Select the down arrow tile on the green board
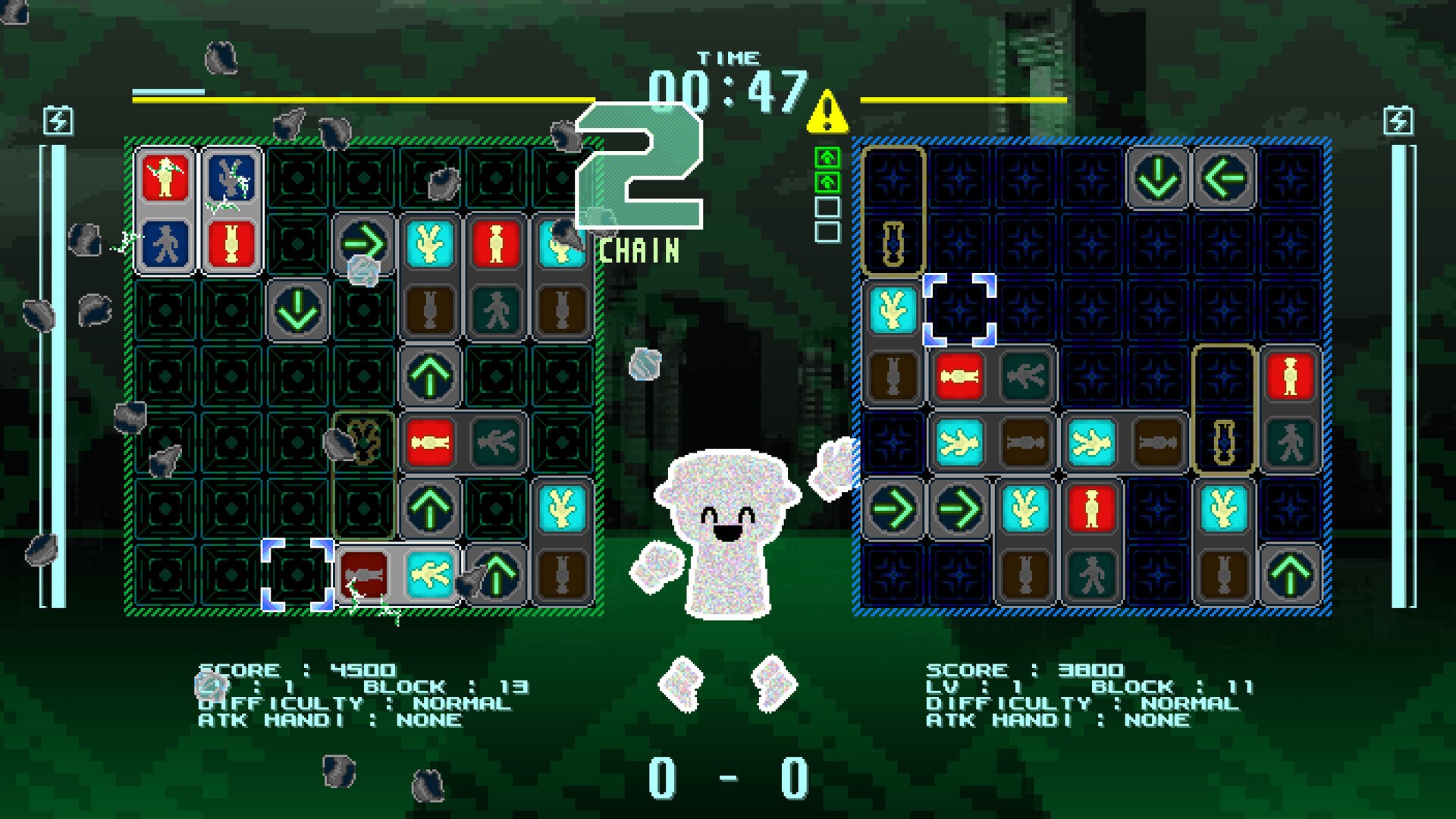The width and height of the screenshot is (1456, 819). pos(297,310)
